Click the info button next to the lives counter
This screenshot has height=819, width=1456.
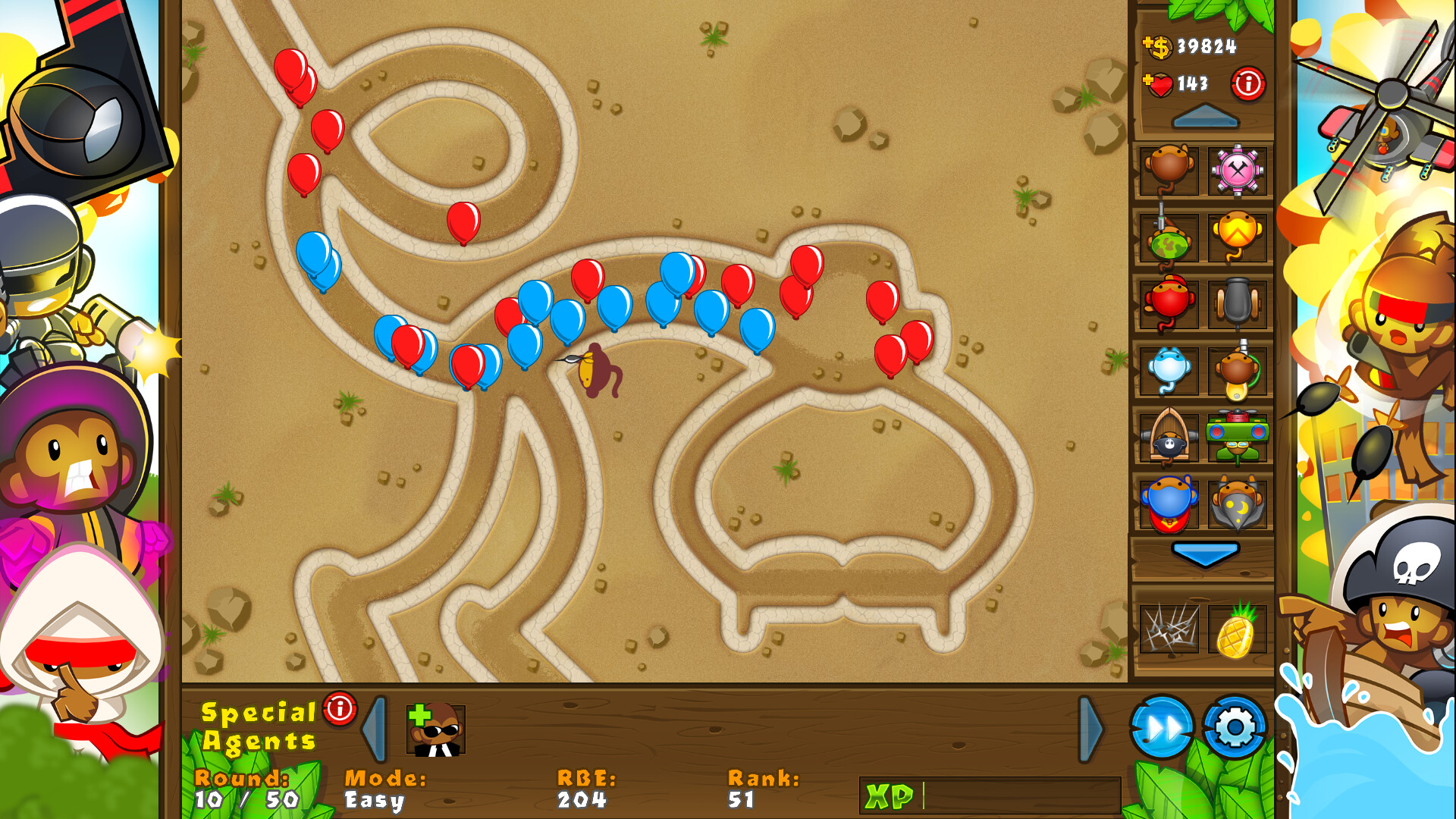coord(1250,85)
